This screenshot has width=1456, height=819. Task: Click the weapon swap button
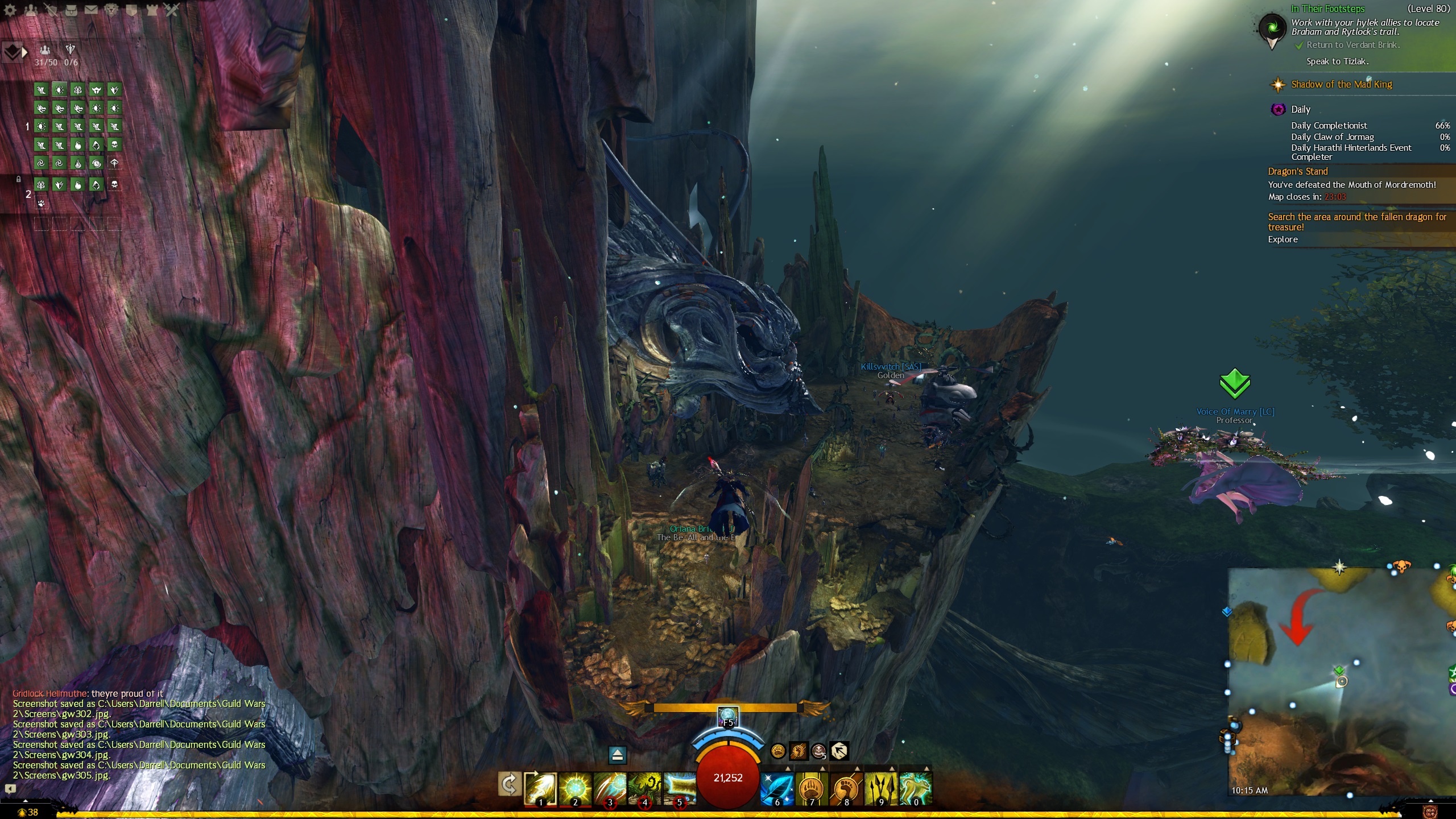pos(509,785)
